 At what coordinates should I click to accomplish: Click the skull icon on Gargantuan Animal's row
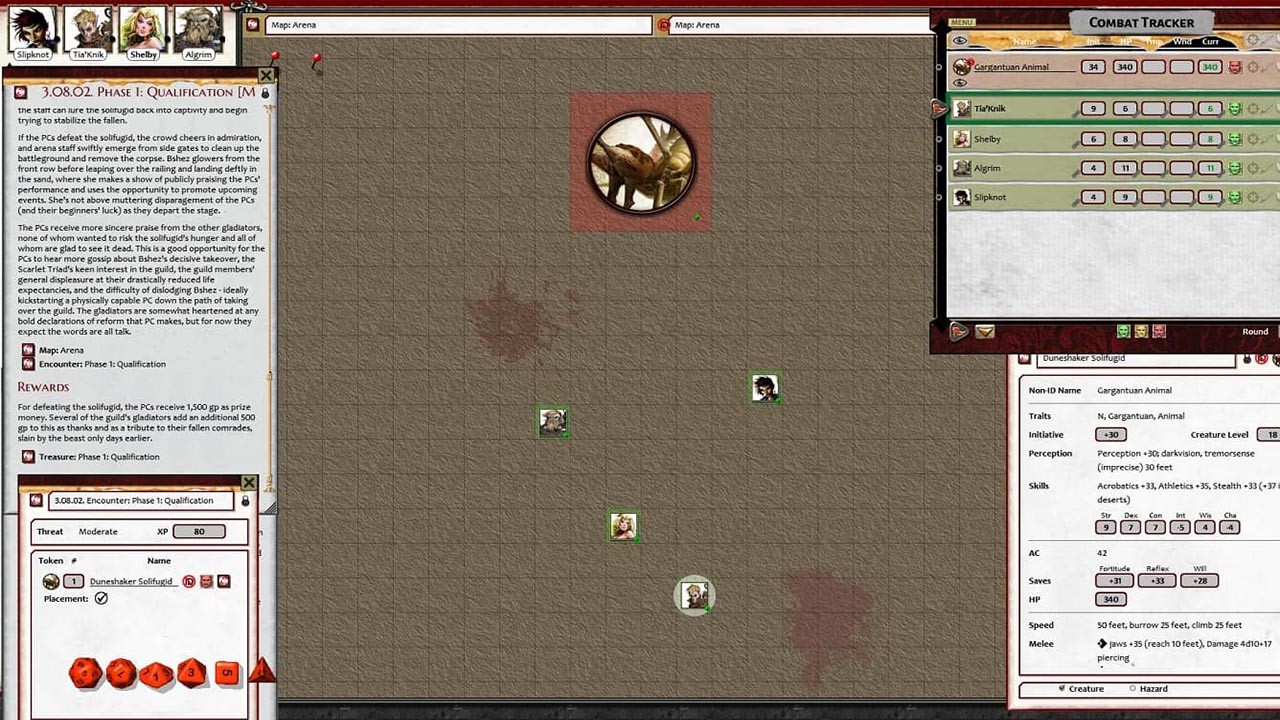click(1237, 66)
